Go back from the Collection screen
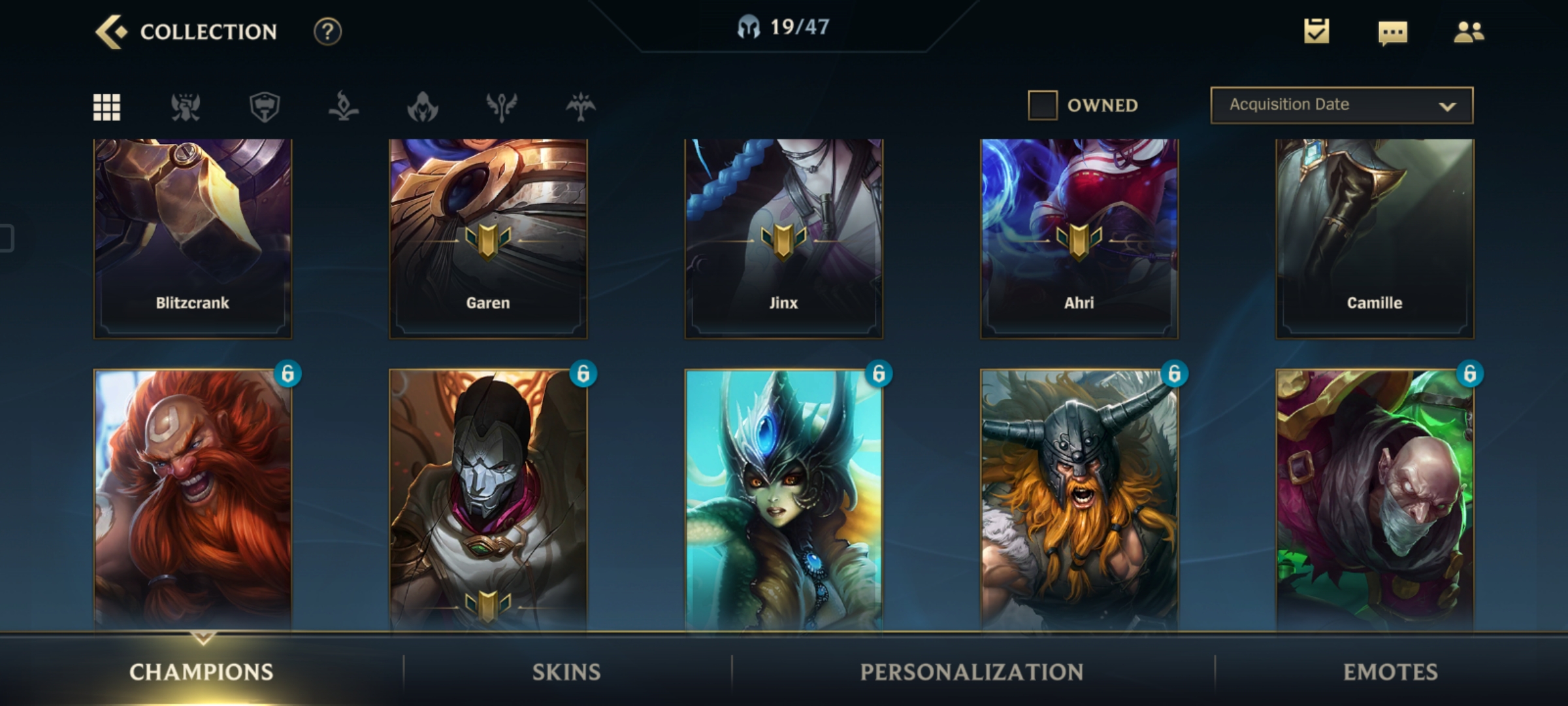The width and height of the screenshot is (1568, 706). pyautogui.click(x=110, y=31)
